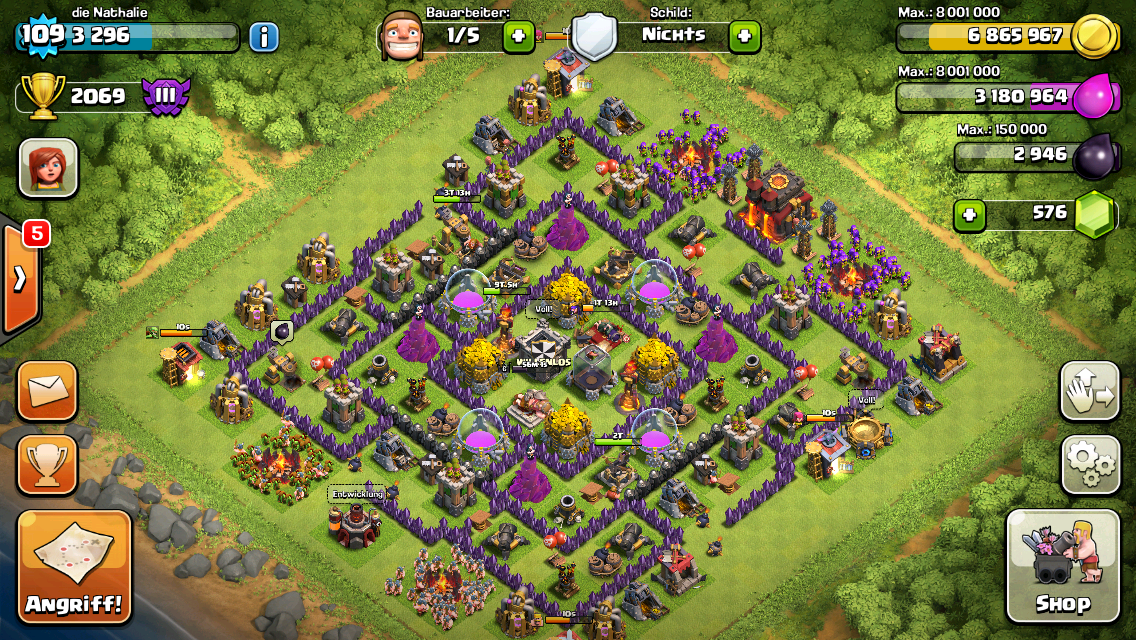1136x640 pixels.
Task: Open the mail inbox envelope button
Action: point(47,391)
